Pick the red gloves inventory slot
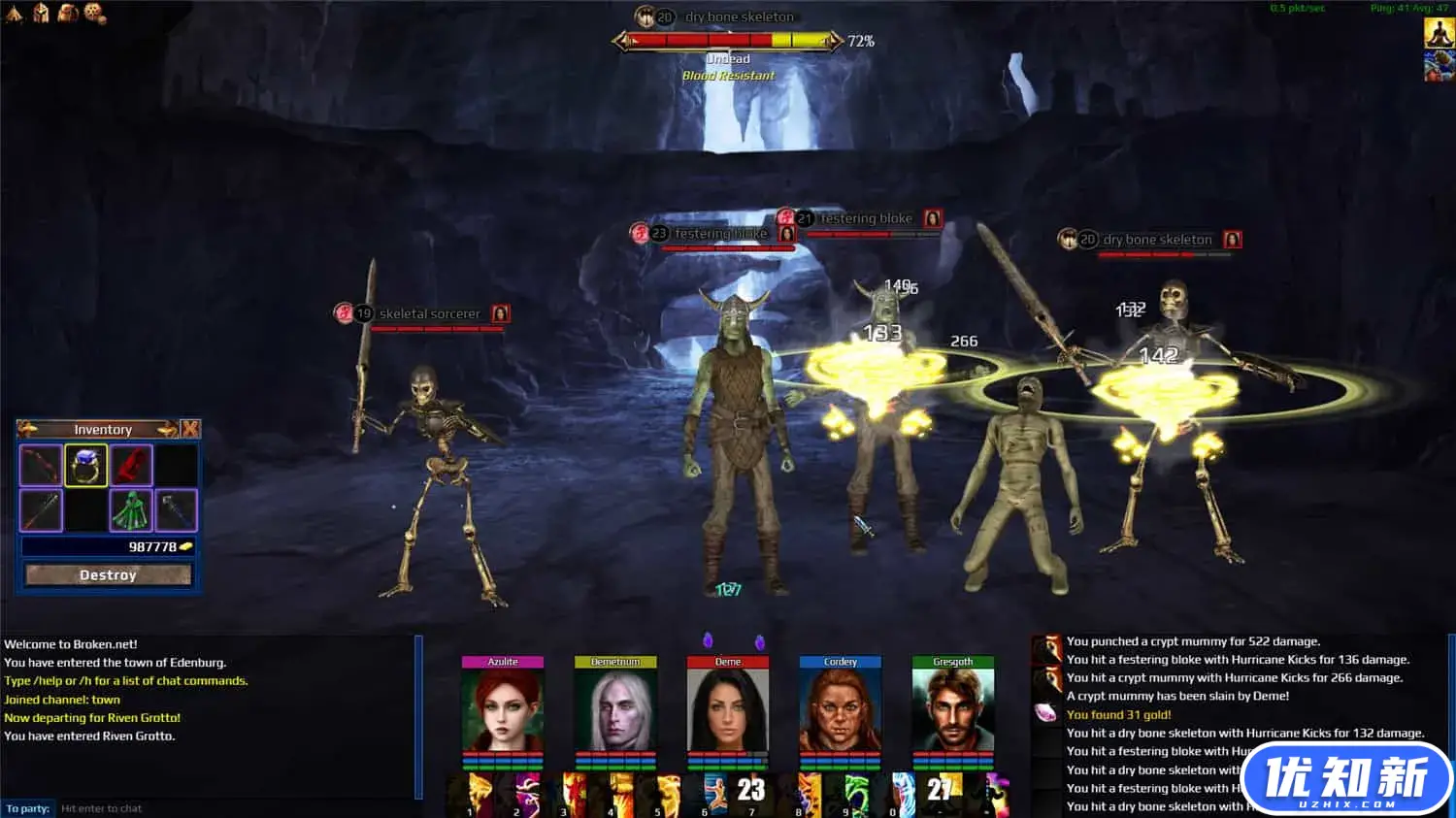 tap(131, 466)
